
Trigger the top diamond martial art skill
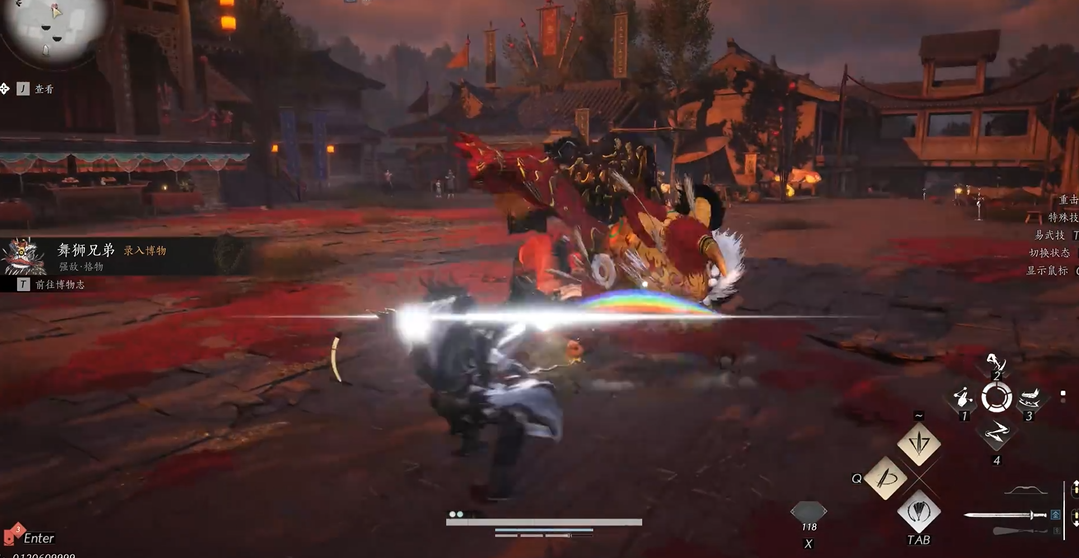point(918,443)
